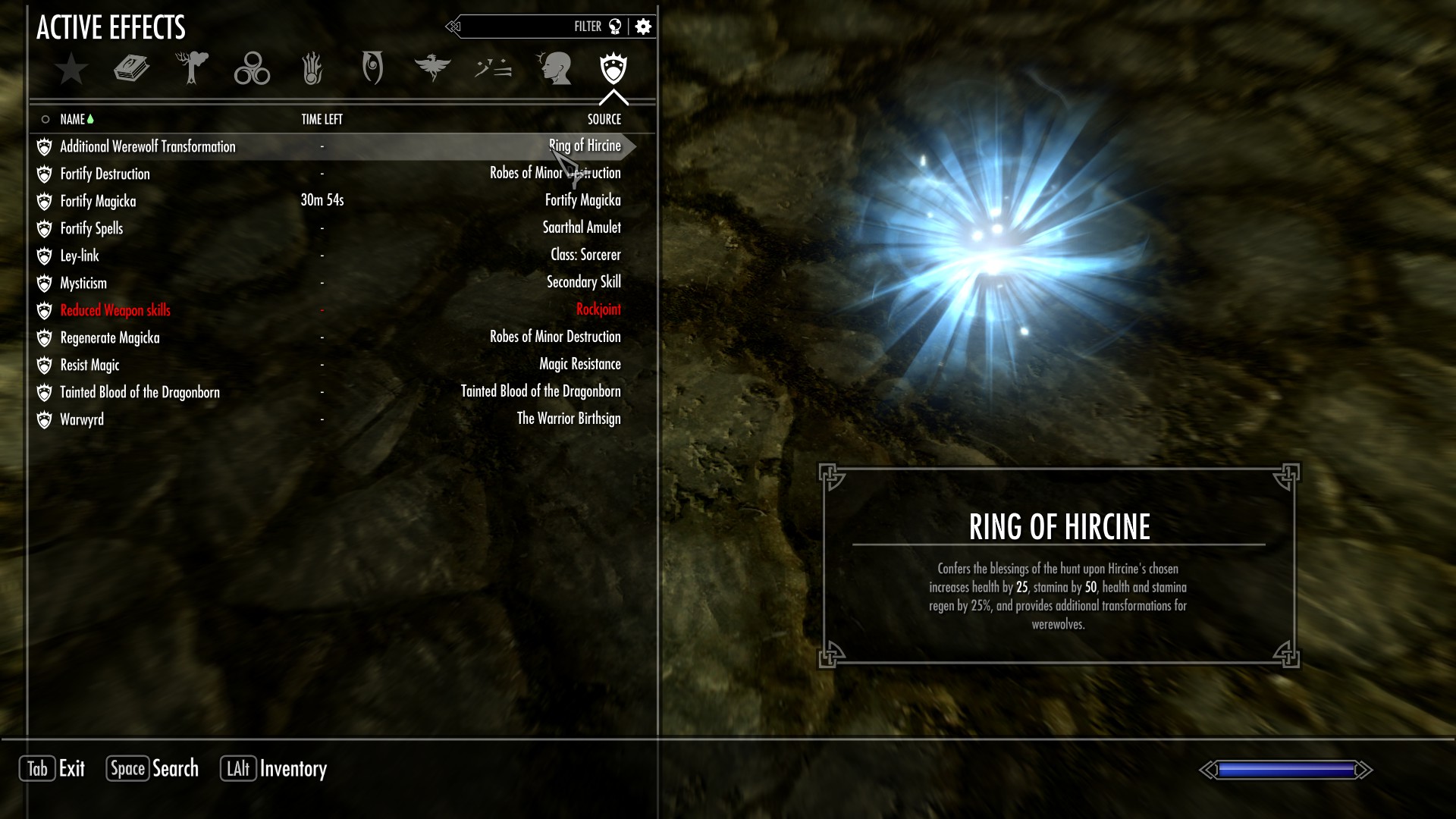The image size is (1456, 819).
Task: Choose the Fortify Destruction effect row
Action: (x=105, y=174)
